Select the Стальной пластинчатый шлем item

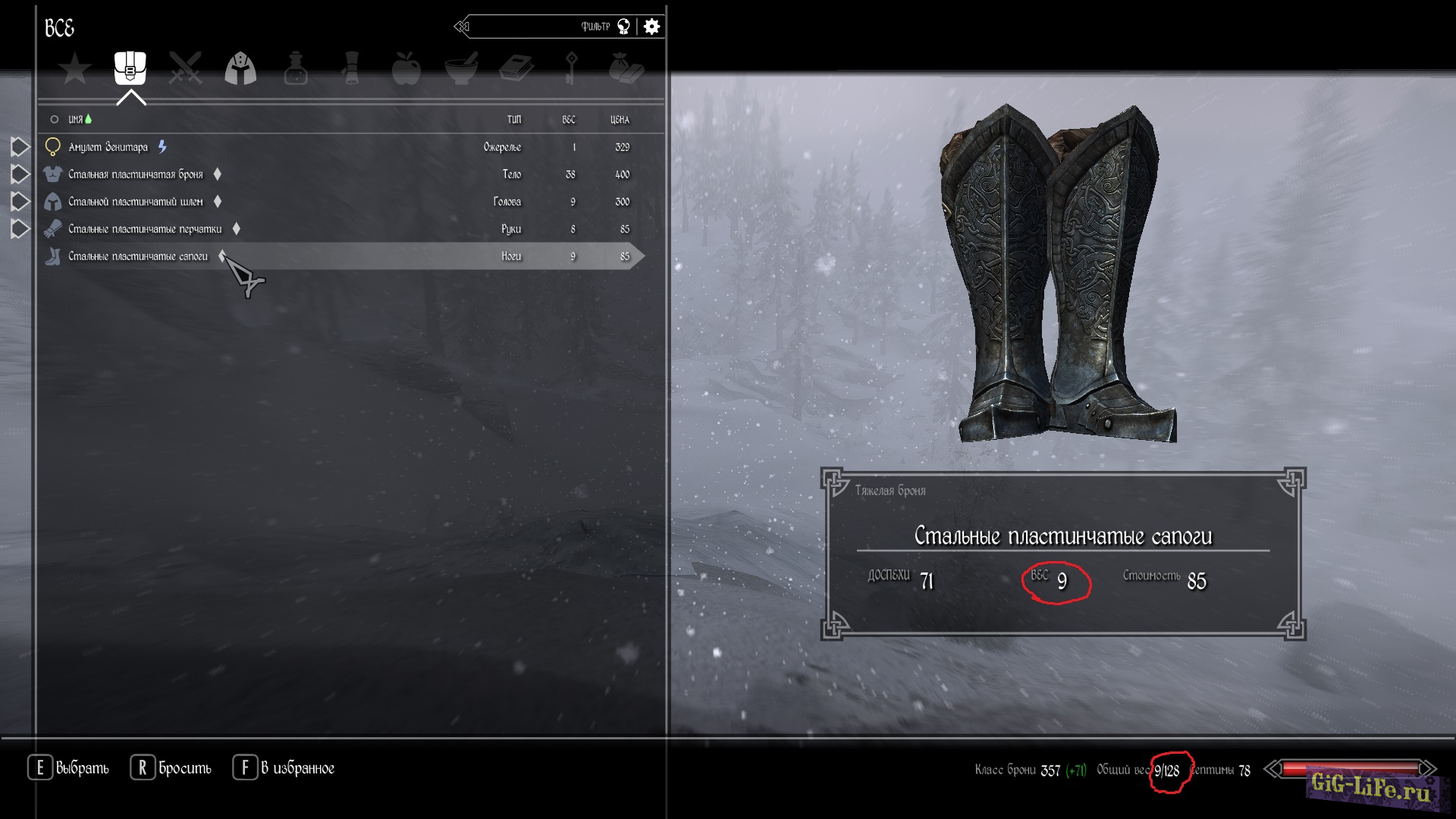tap(136, 202)
